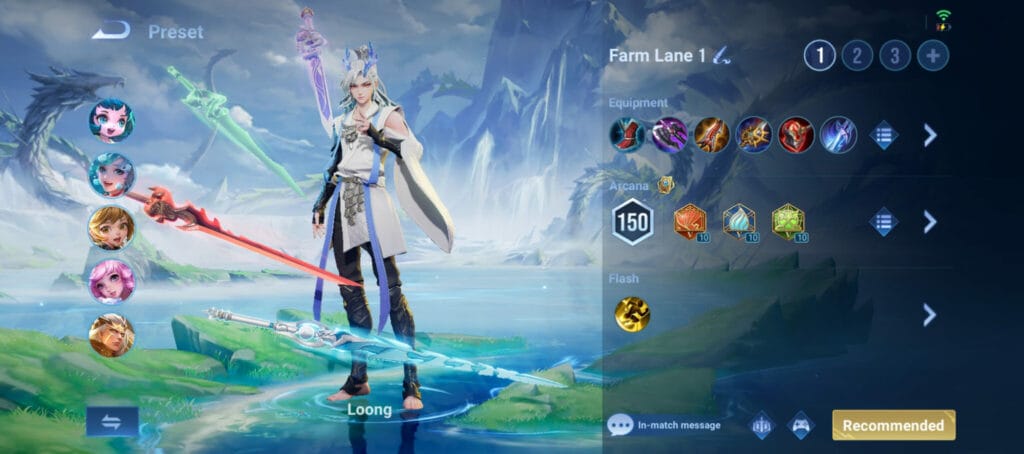Change the Flash summoner skill

pos(632,314)
